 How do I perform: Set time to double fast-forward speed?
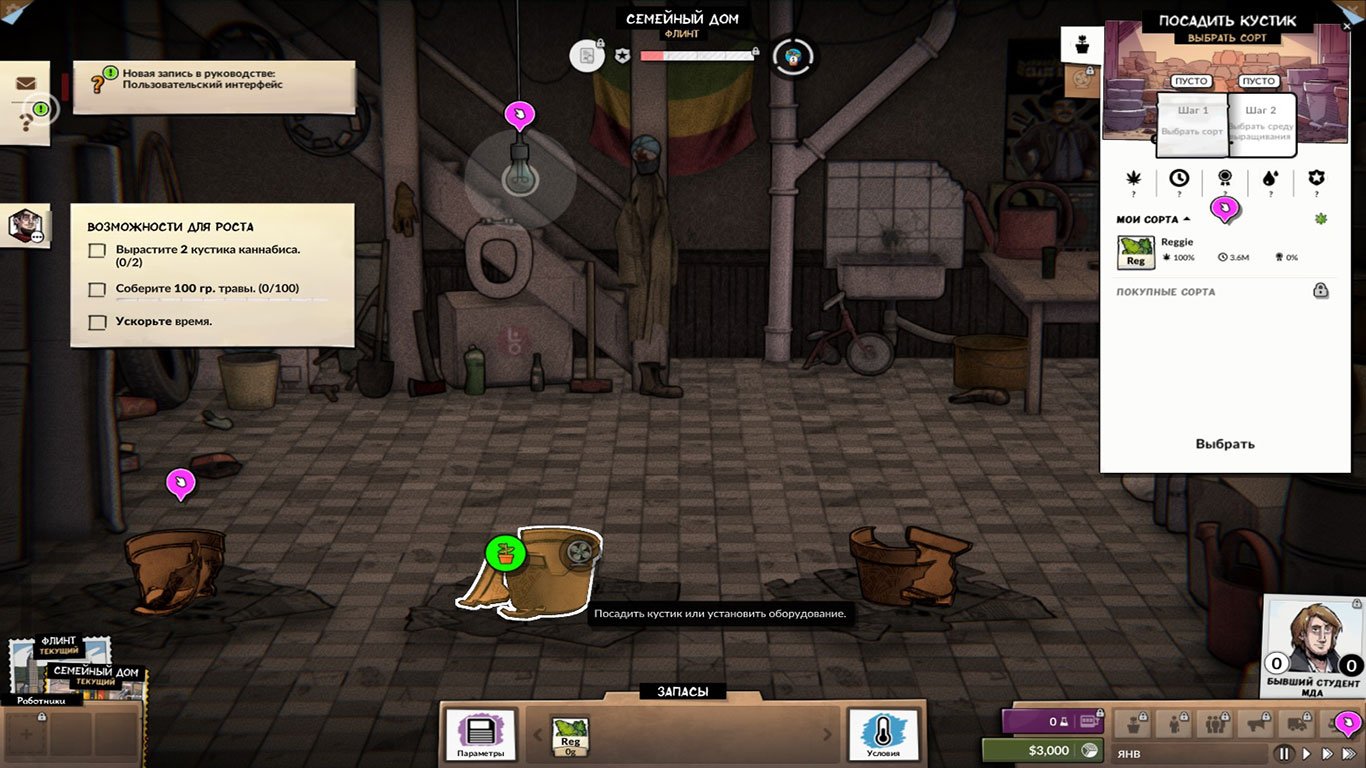pos(1328,753)
